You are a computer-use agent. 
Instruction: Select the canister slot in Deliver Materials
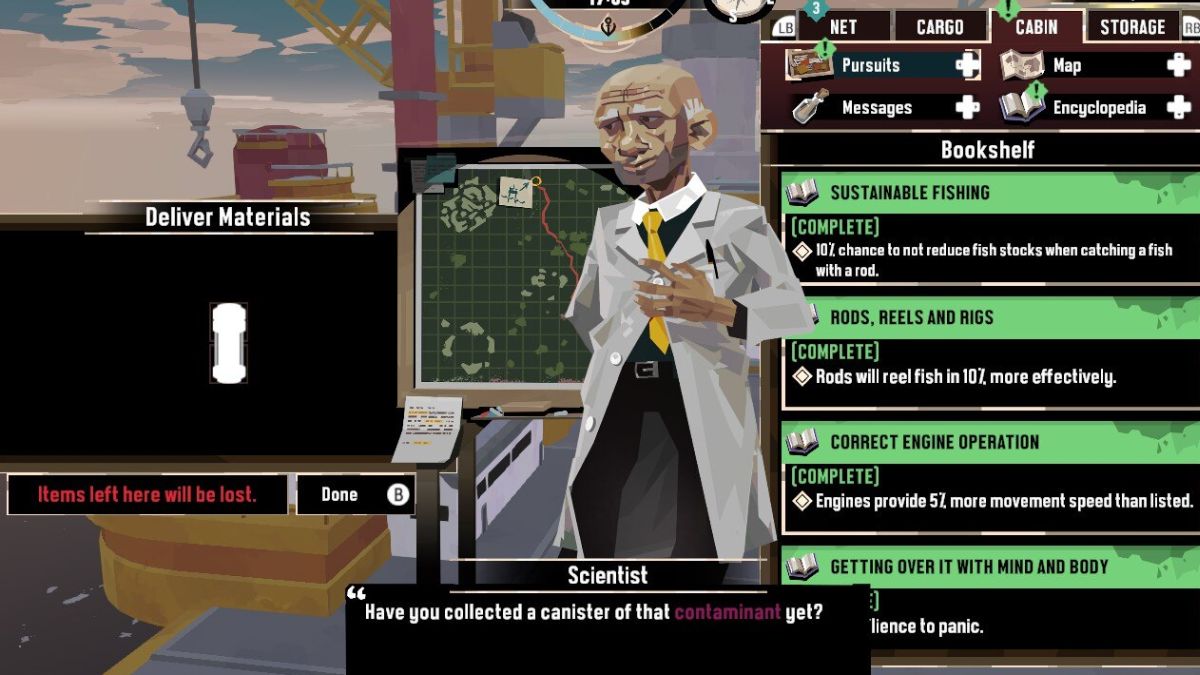(228, 343)
